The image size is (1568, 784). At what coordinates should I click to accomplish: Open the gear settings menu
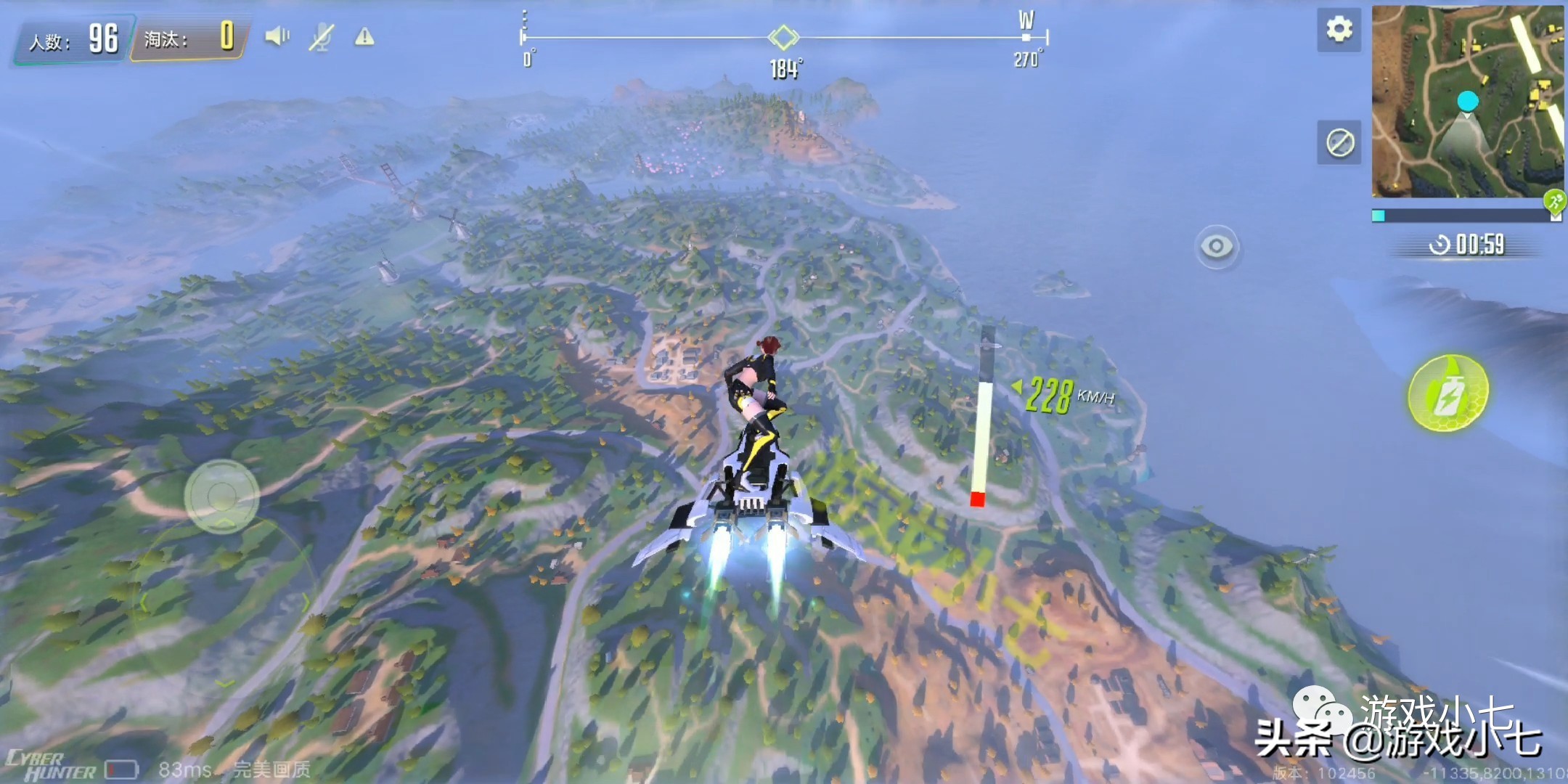(1339, 30)
